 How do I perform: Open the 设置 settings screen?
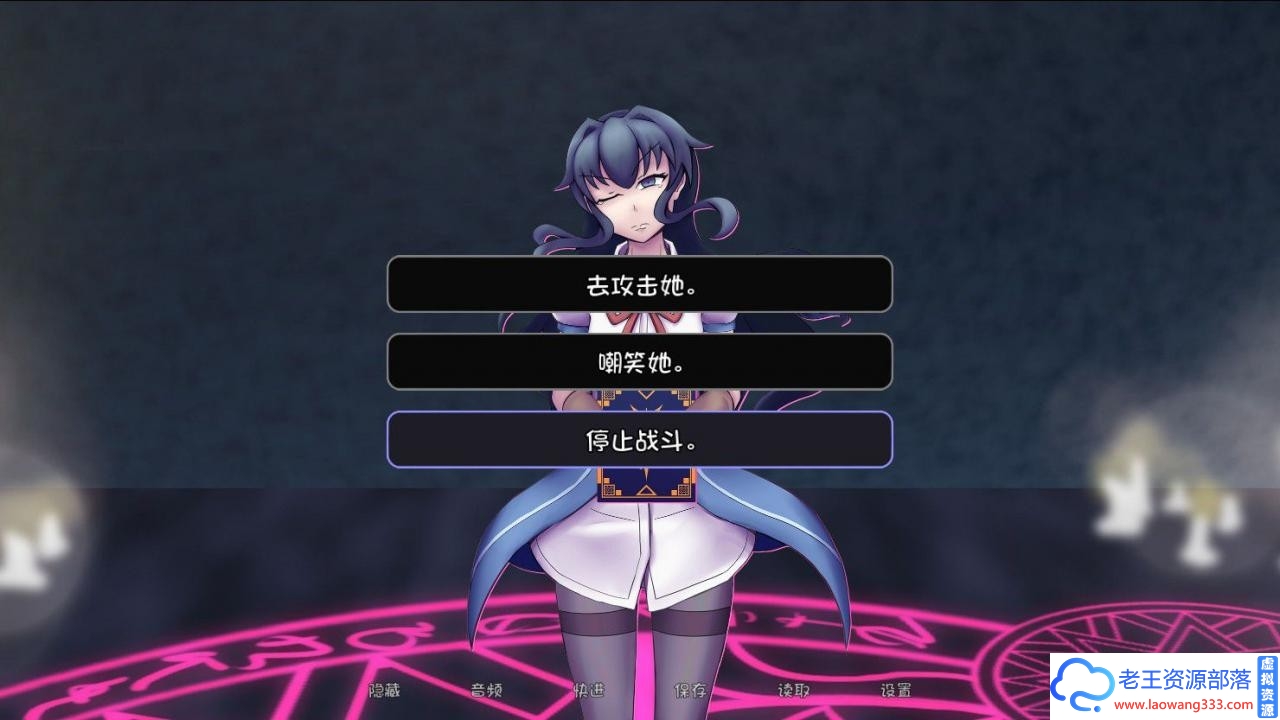[898, 690]
